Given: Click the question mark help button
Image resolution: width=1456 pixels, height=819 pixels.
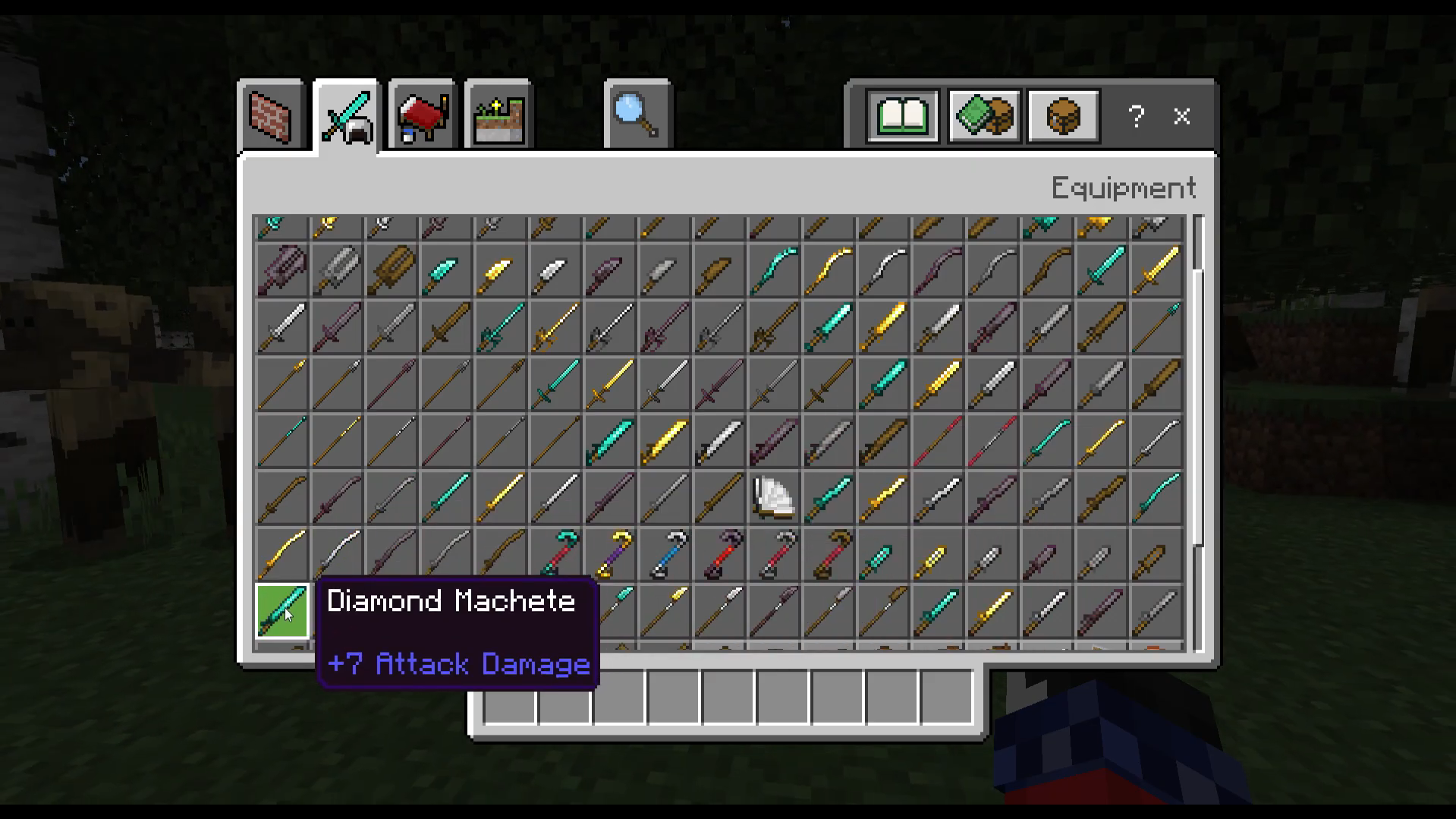Looking at the screenshot, I should (1136, 115).
